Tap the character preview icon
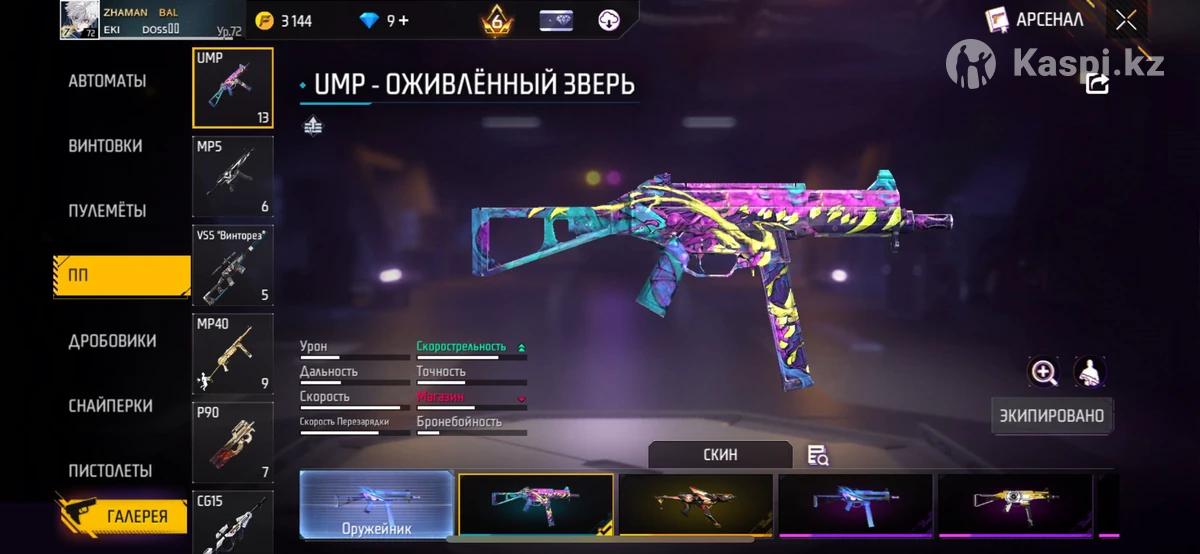The image size is (1200, 554). click(x=1090, y=372)
